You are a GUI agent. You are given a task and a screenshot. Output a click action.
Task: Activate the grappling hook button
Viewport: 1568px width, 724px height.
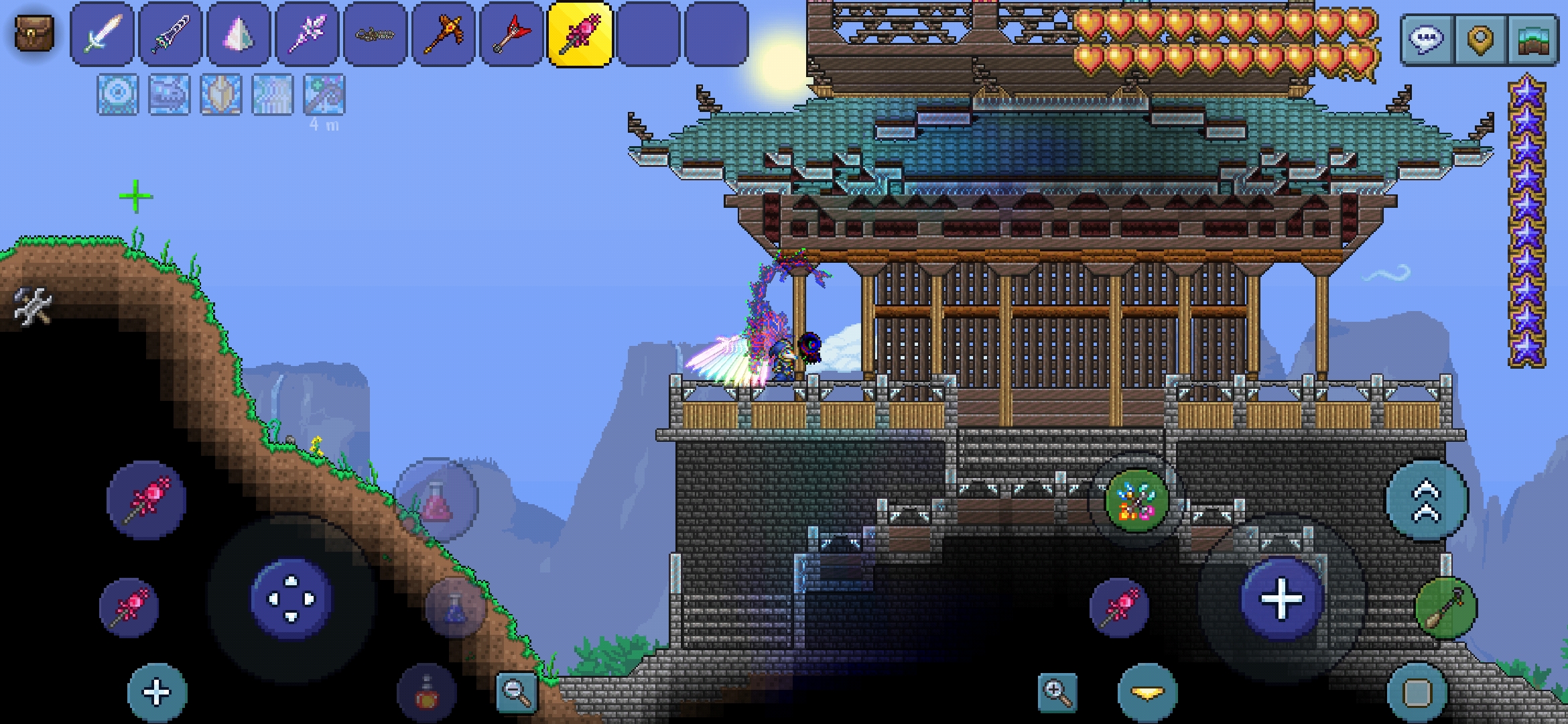point(1445,607)
